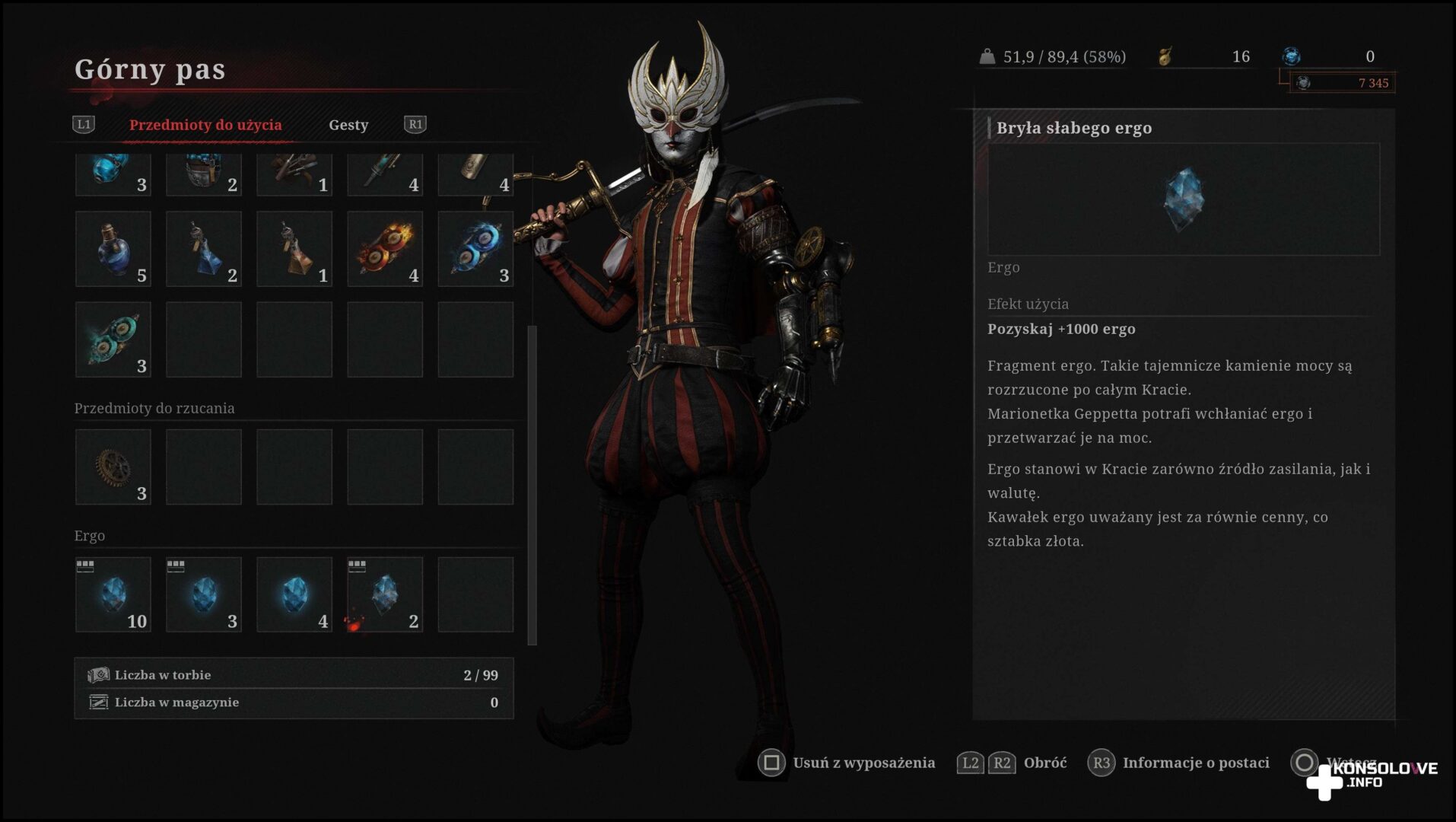Choose the blue electric canister item
Image resolution: width=1456 pixels, height=822 pixels.
click(x=475, y=249)
